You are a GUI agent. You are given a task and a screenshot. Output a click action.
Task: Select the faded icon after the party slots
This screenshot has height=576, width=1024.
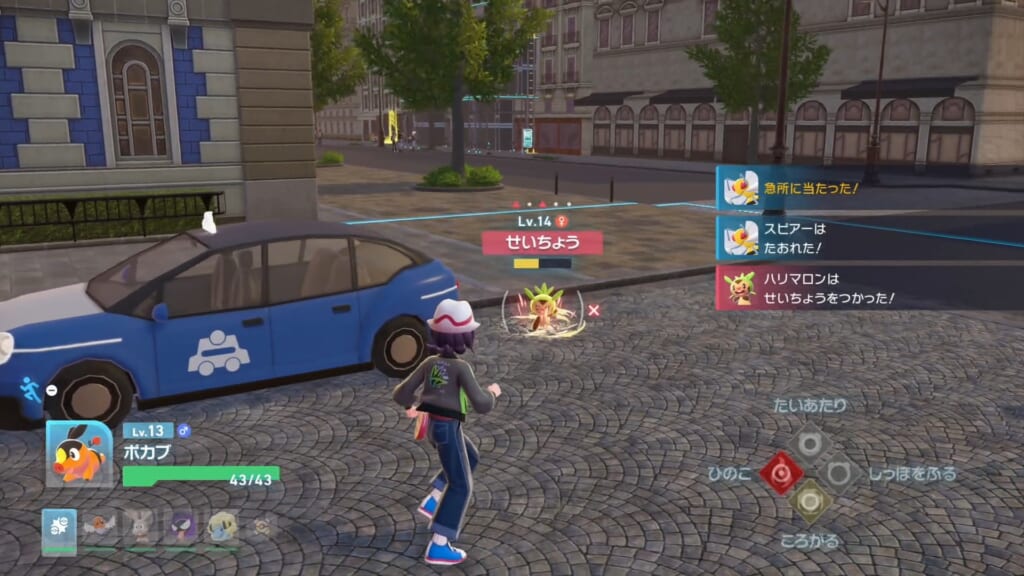(x=262, y=526)
